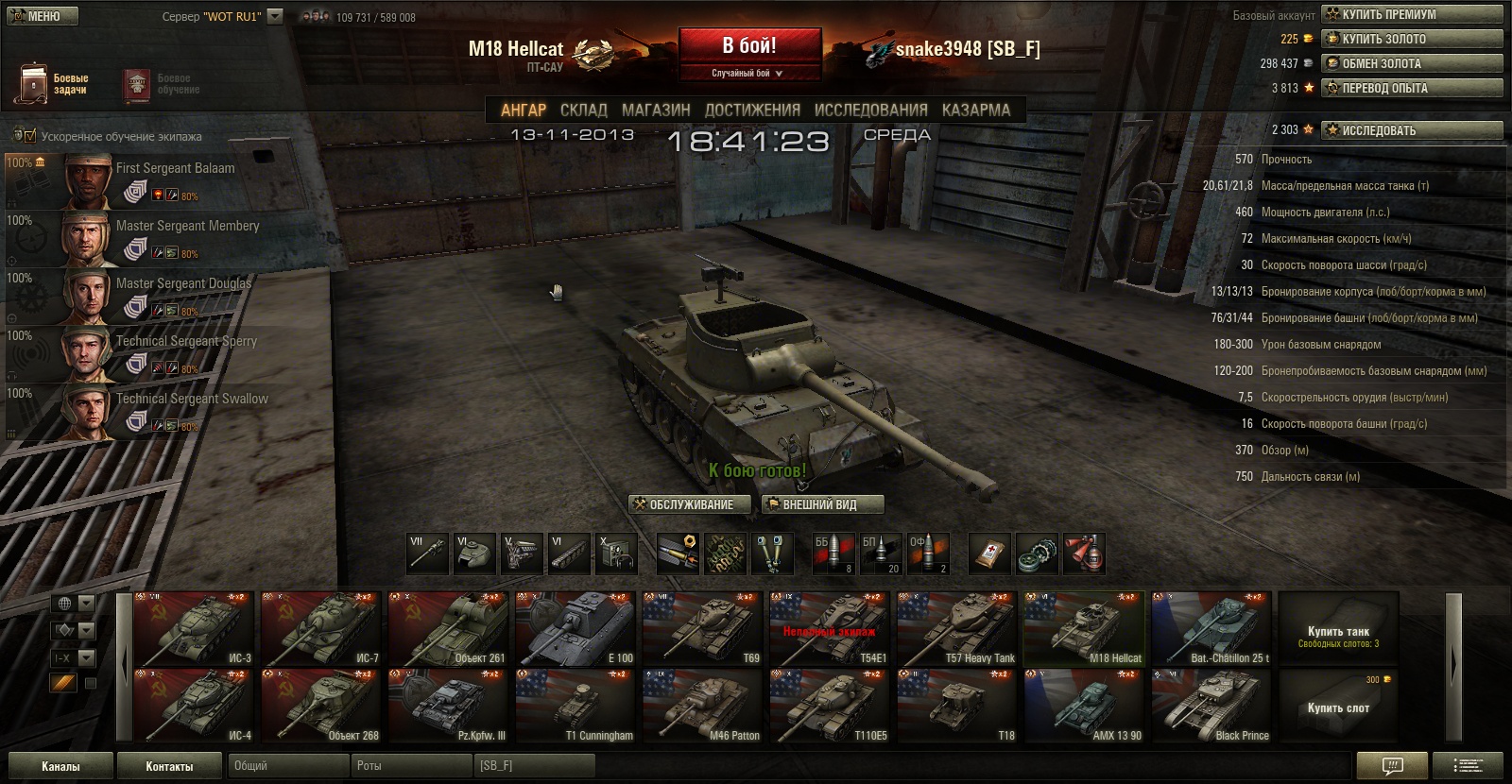
Task: Click Купить слот to buy slot
Action: 1338,707
